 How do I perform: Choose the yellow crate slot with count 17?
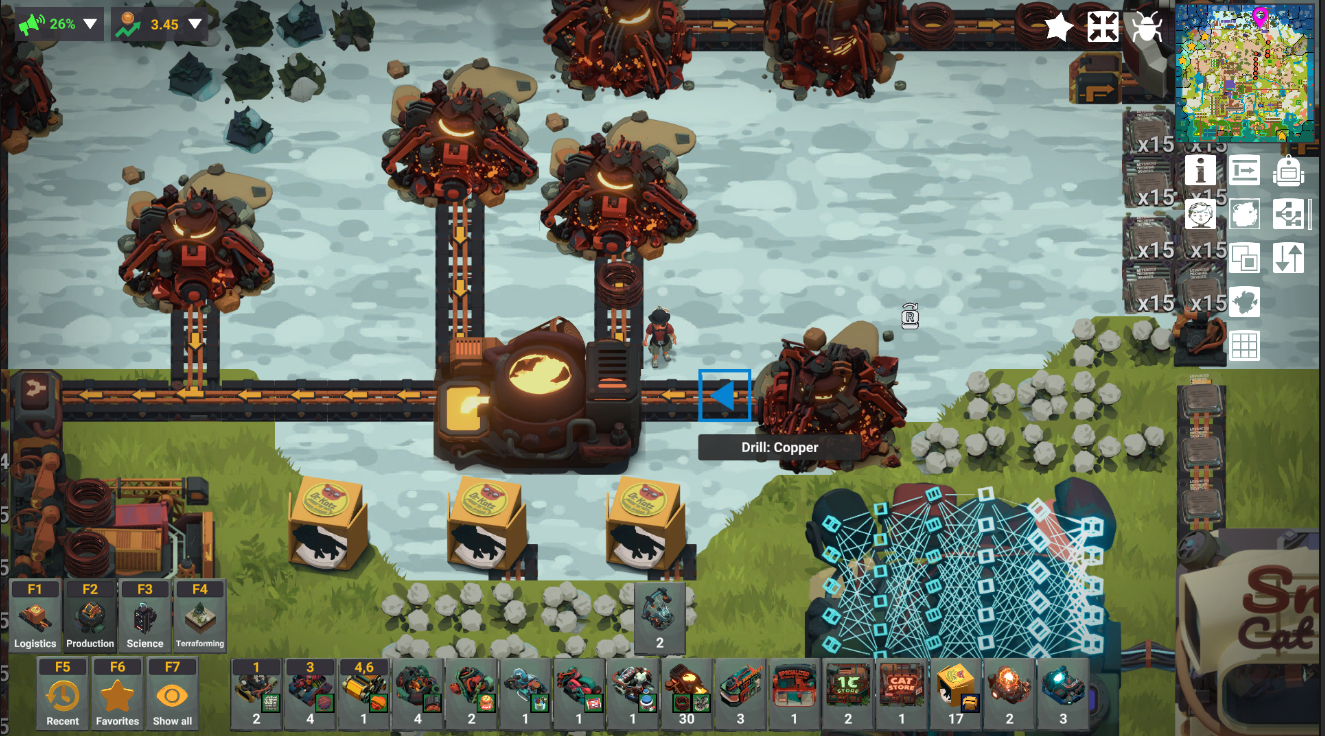957,694
